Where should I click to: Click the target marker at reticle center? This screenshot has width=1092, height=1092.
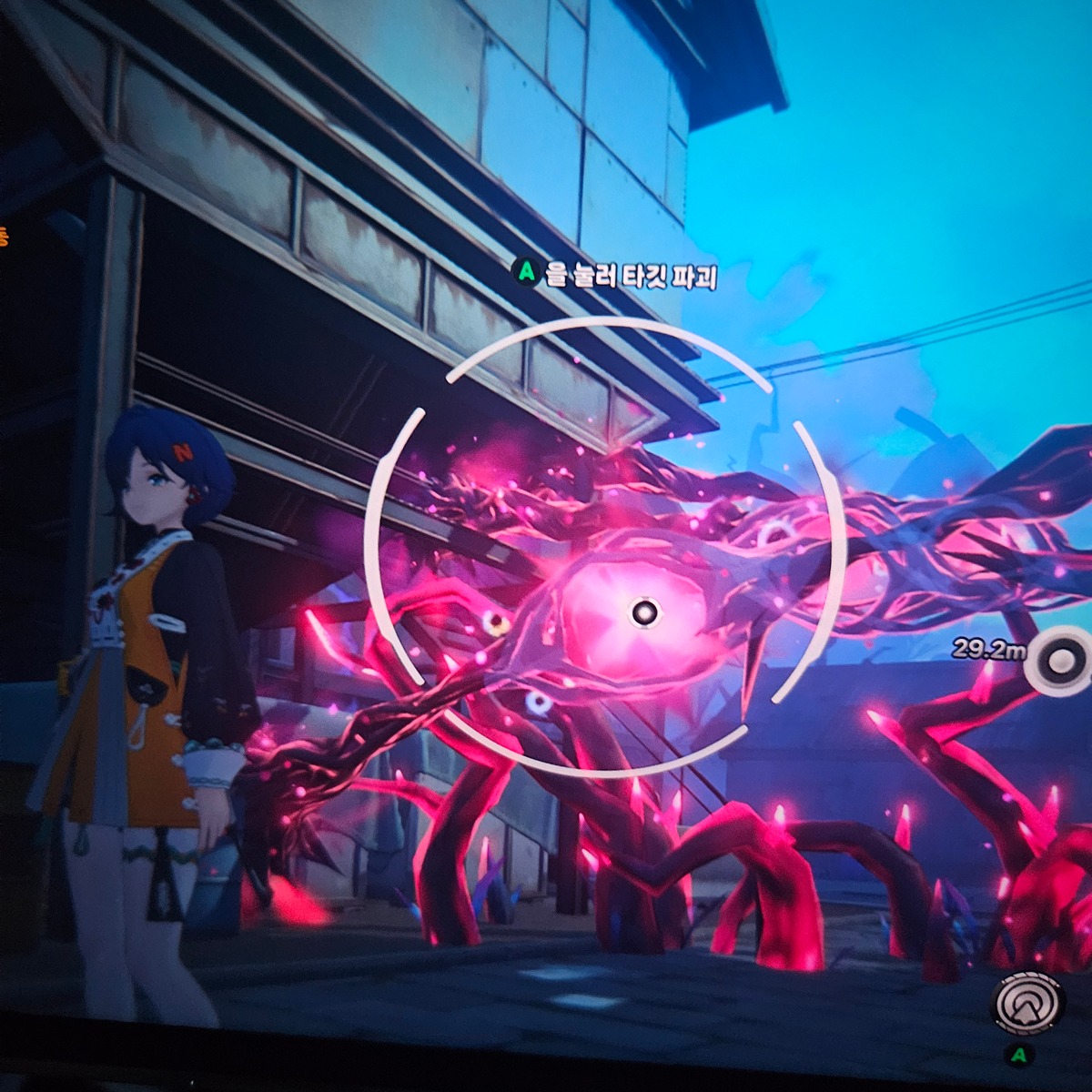pos(645,612)
